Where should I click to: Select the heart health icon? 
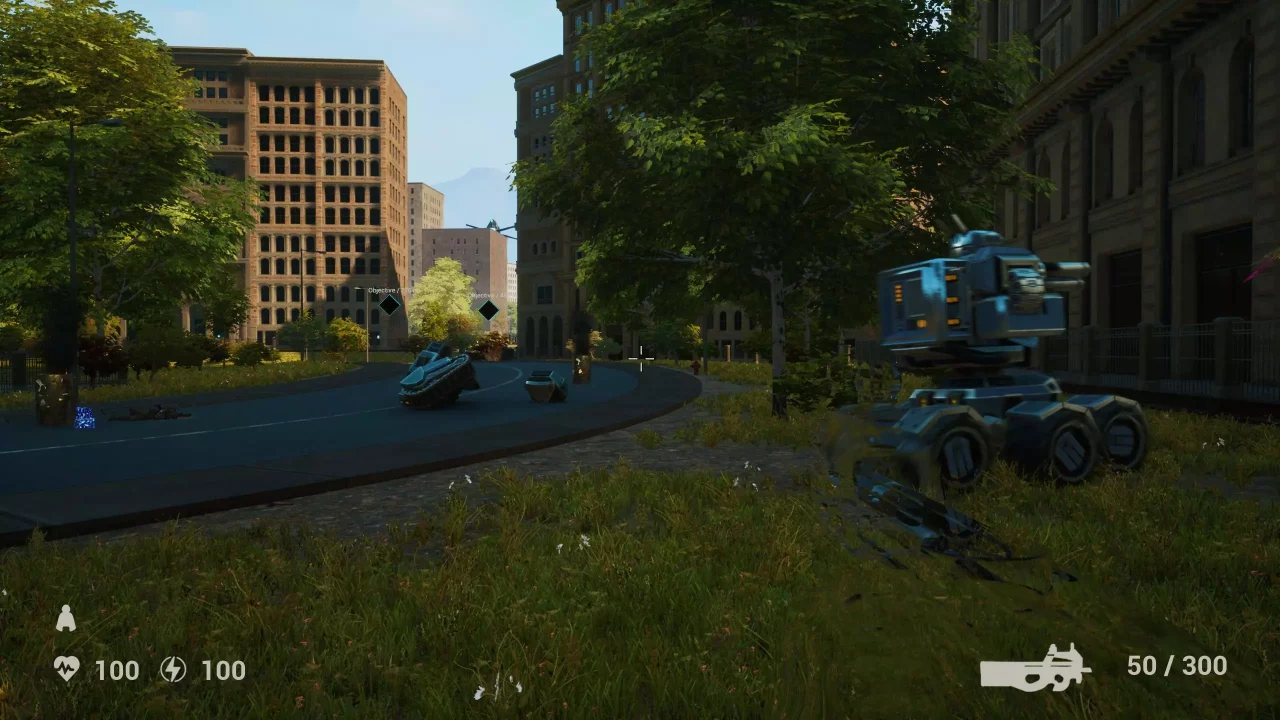coord(66,669)
